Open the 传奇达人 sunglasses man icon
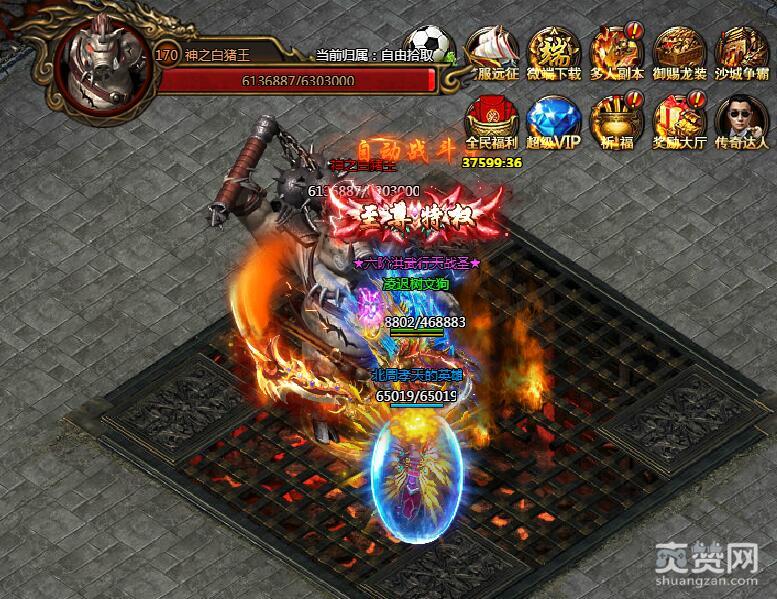The width and height of the screenshot is (777, 599). 741,117
